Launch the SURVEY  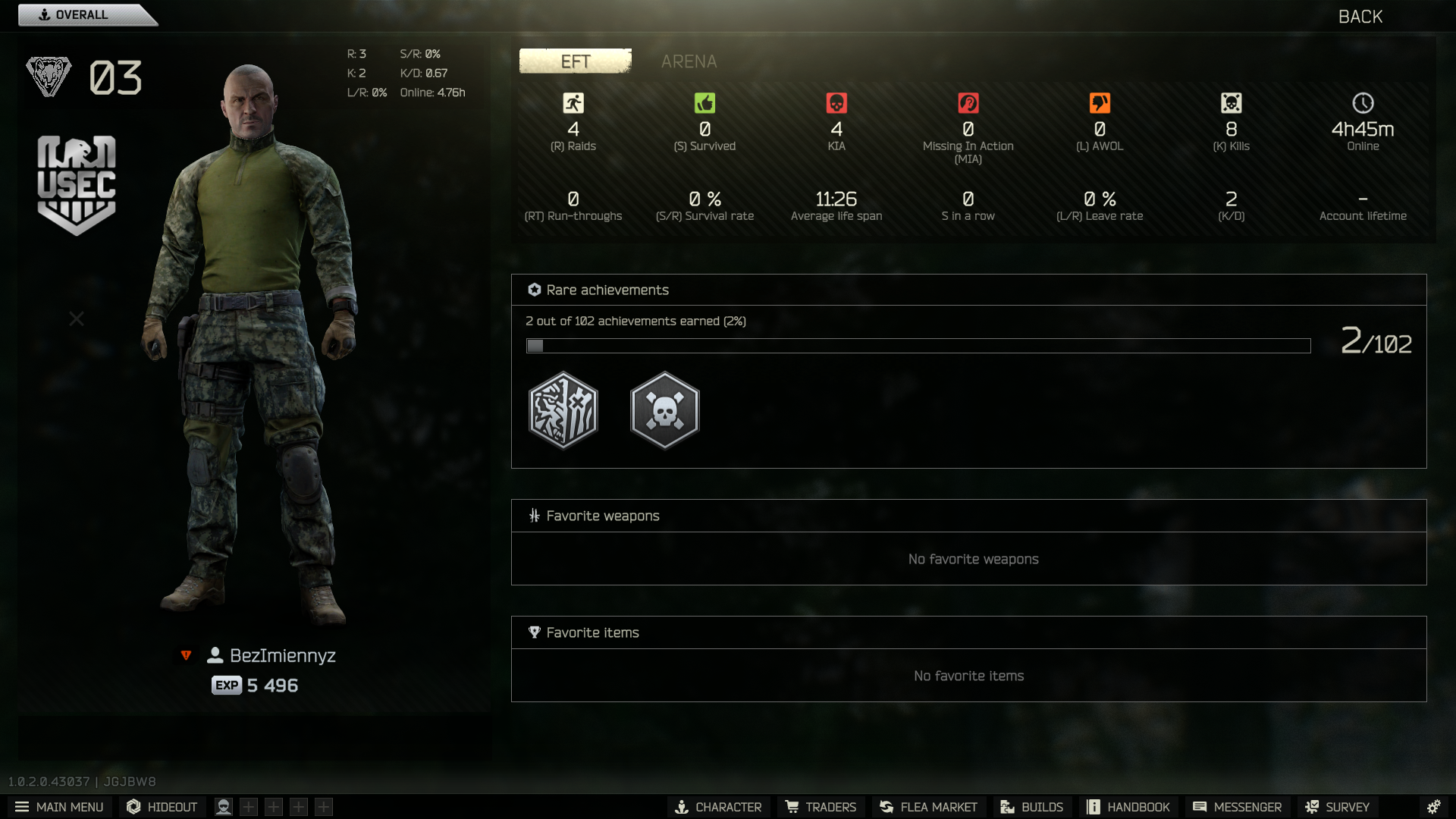point(1337,807)
